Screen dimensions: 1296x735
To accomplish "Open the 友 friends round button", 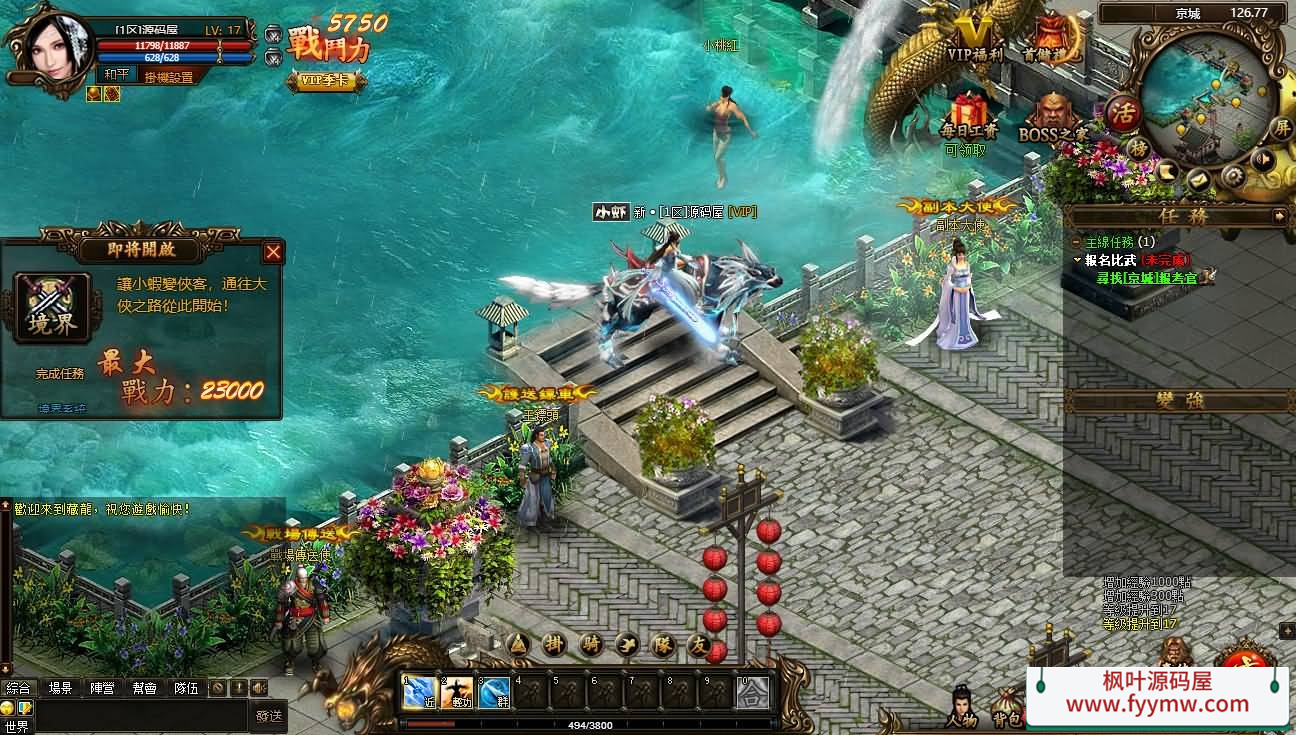I will click(699, 646).
